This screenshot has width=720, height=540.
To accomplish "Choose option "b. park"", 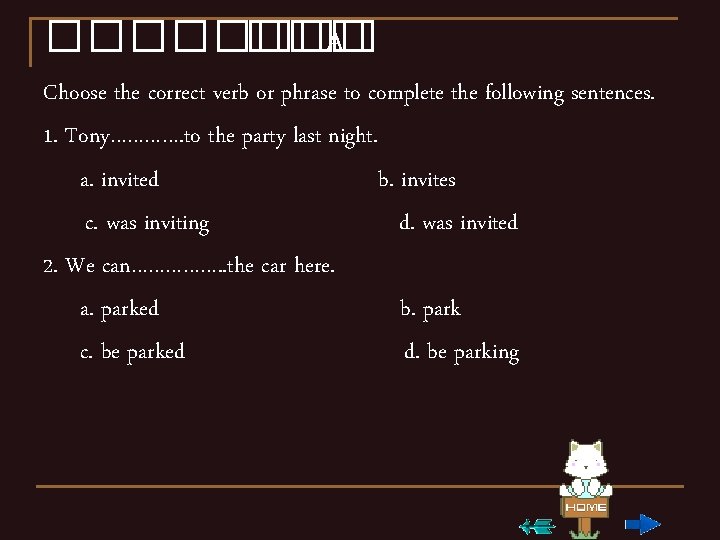I will coord(430,309).
